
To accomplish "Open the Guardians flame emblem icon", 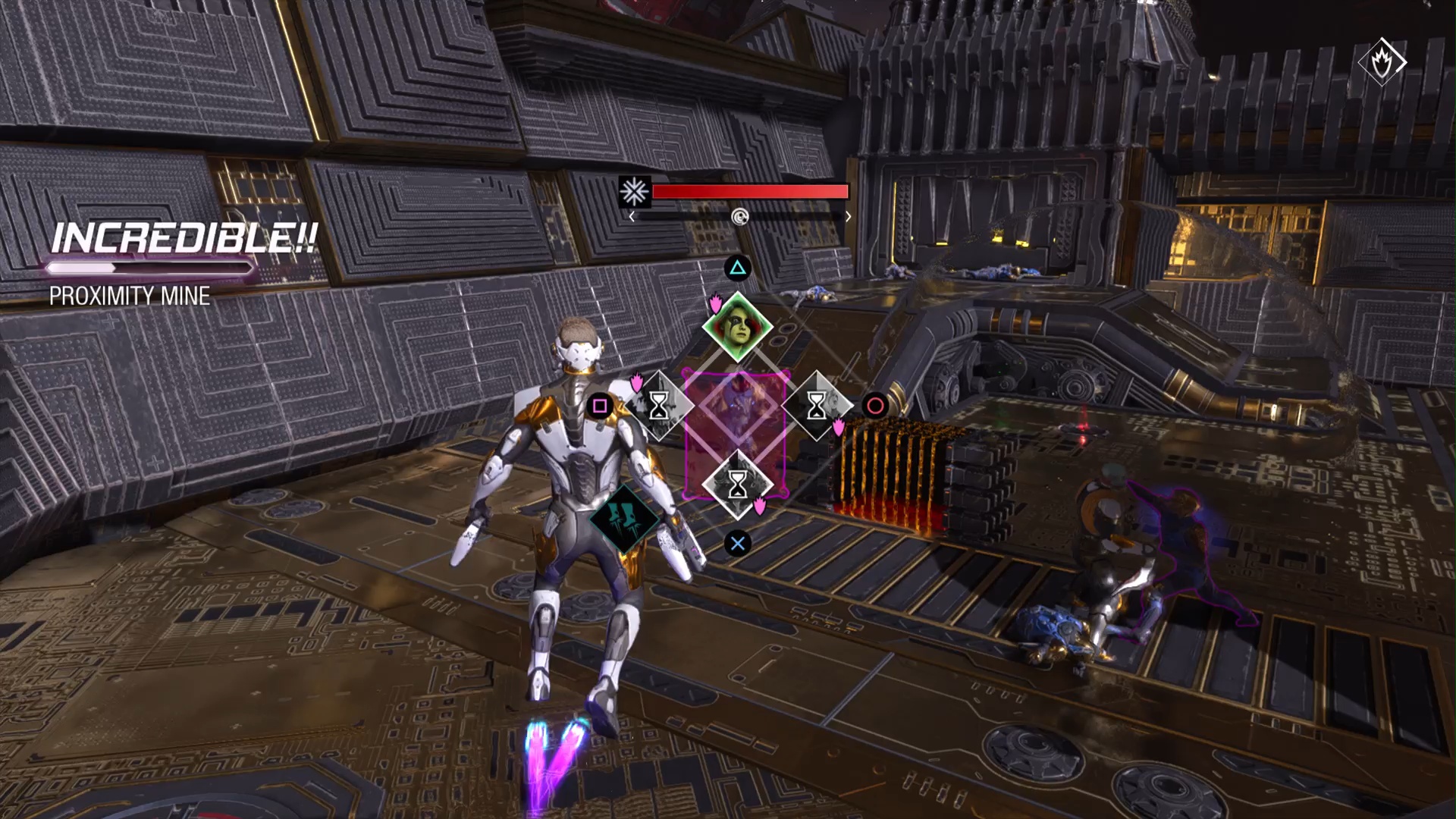I will point(1382,62).
